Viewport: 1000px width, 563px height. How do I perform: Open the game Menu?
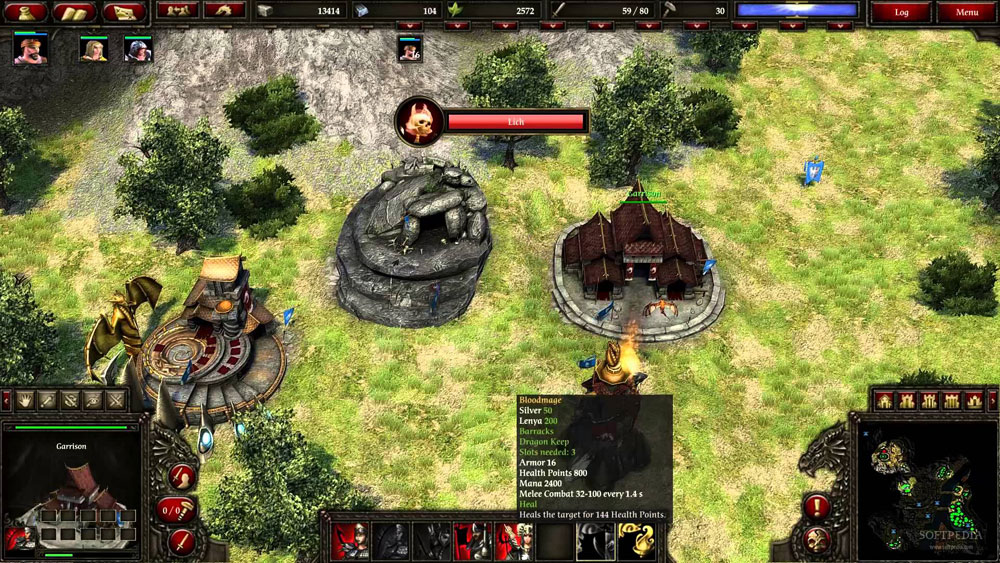point(966,12)
